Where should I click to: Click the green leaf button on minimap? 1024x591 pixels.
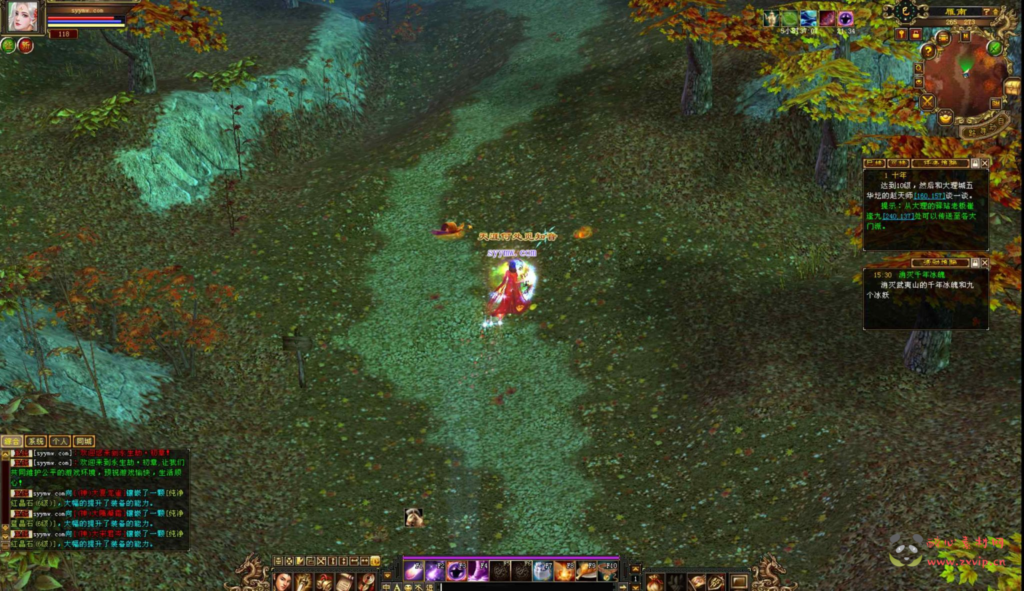point(995,47)
